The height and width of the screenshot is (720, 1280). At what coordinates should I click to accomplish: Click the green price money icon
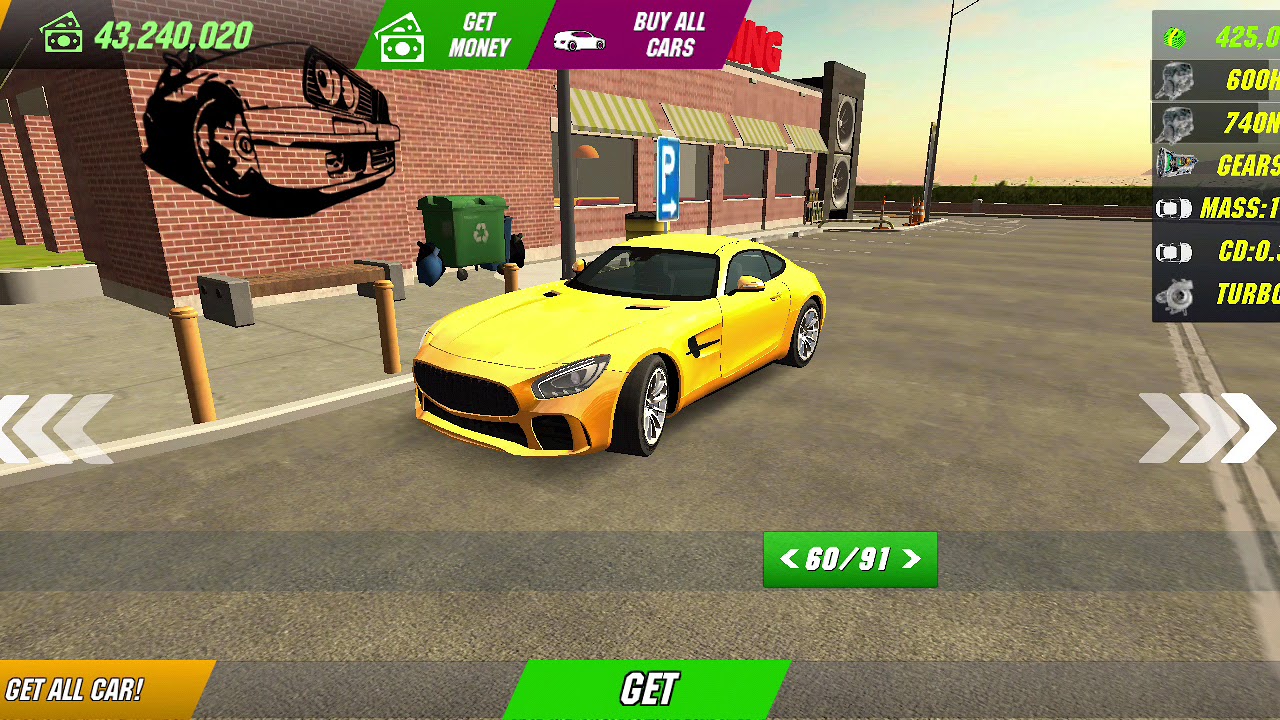pyautogui.click(x=1174, y=36)
